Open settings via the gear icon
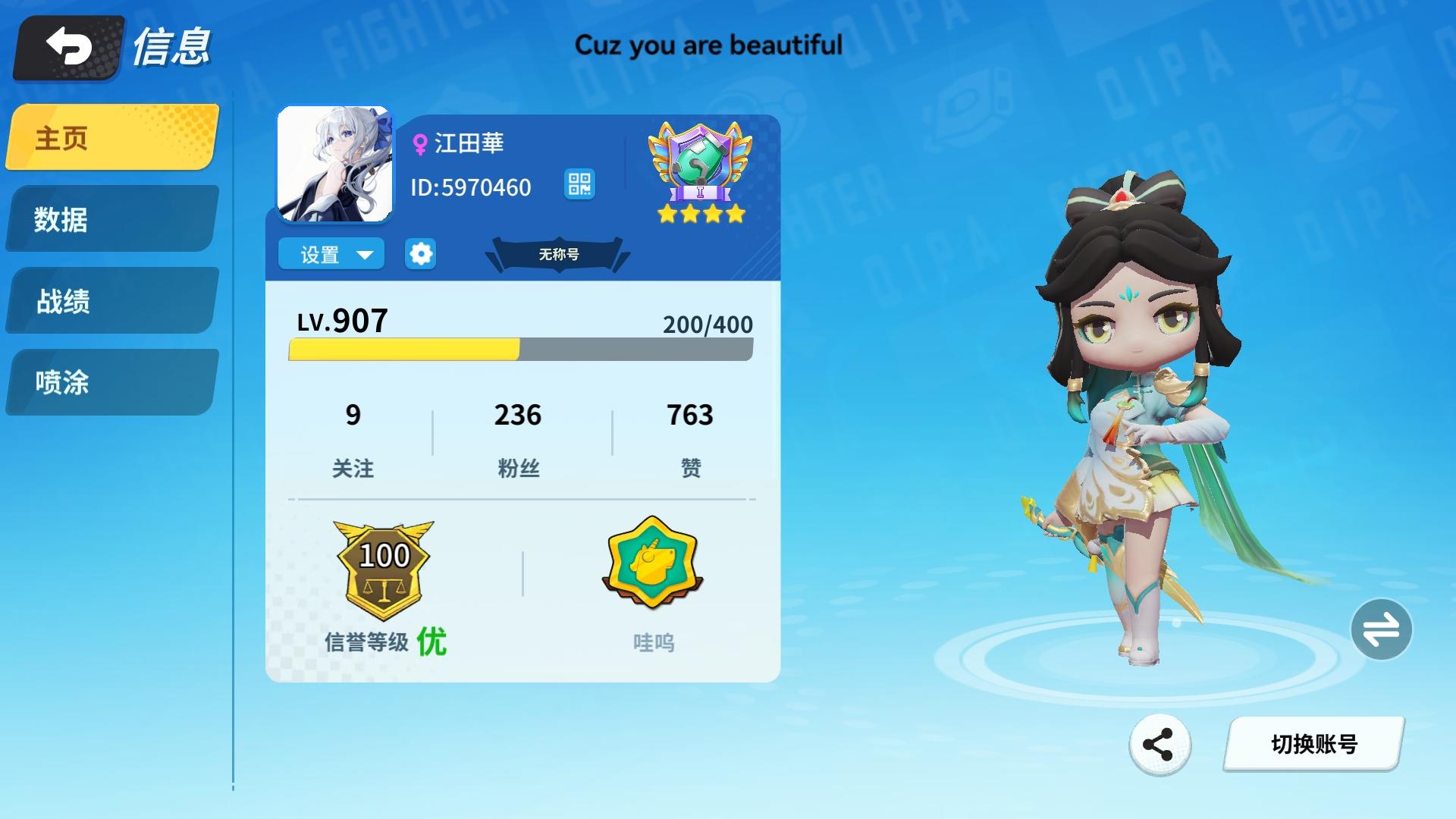 pyautogui.click(x=420, y=253)
